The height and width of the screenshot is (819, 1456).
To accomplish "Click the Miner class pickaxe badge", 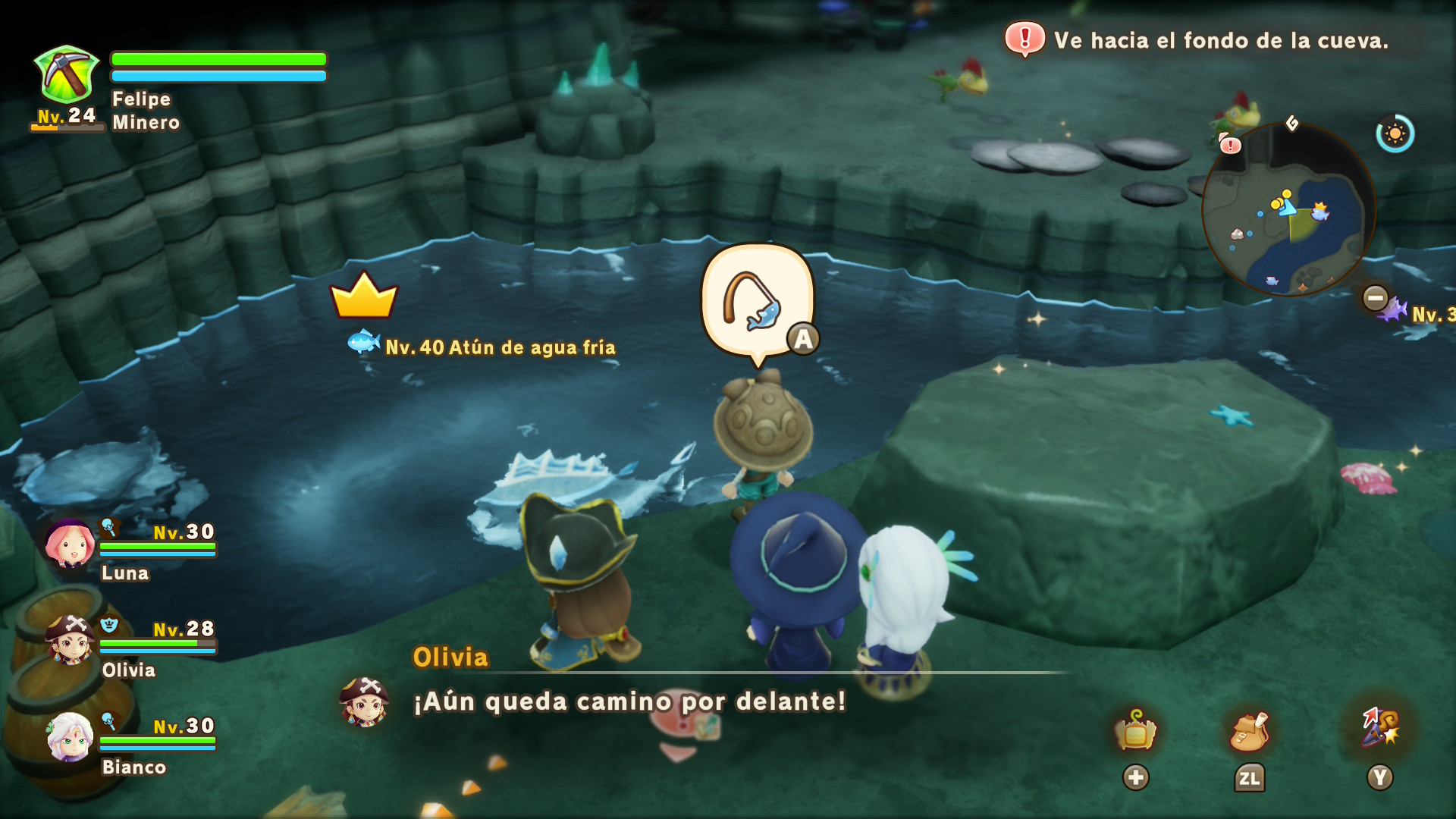I will [x=67, y=74].
